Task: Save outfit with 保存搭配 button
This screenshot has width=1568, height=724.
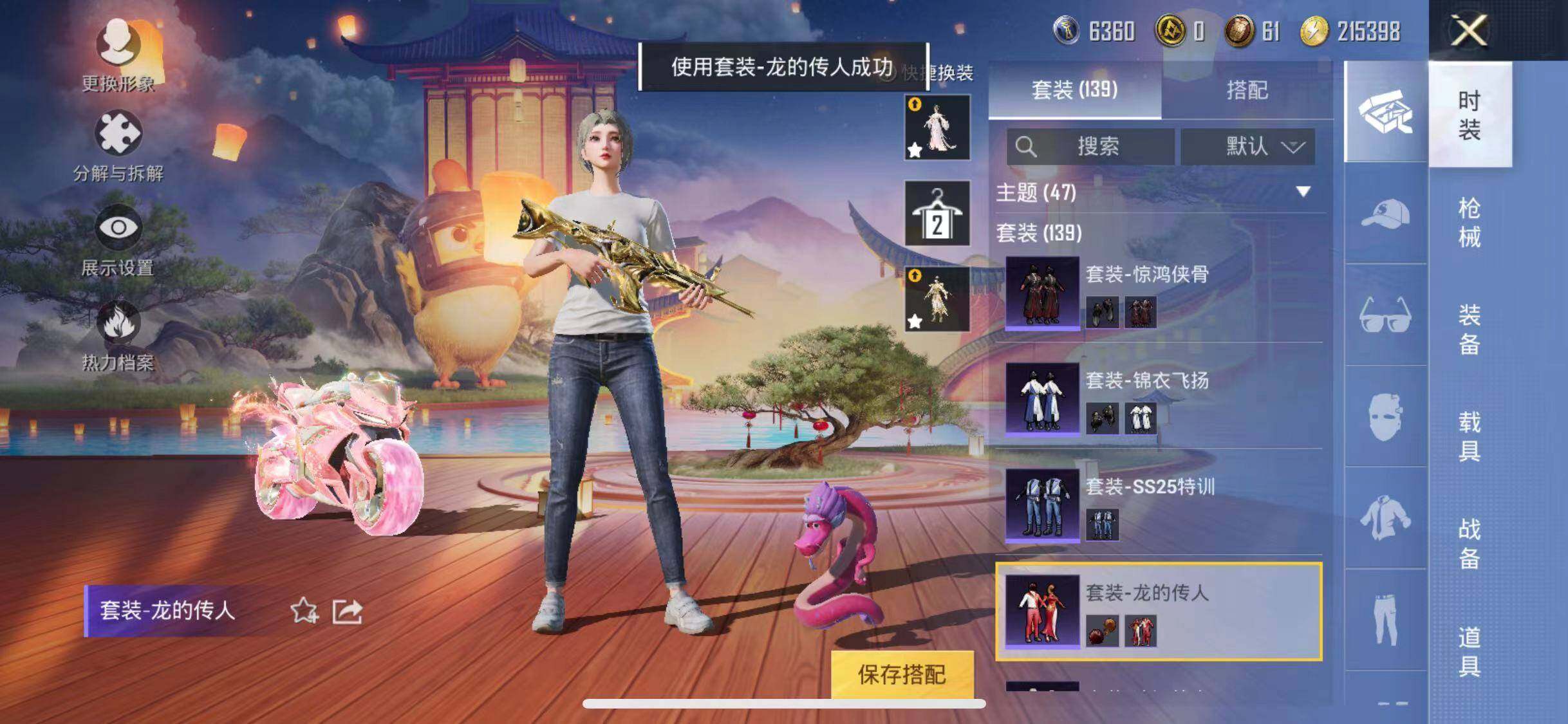Action: tap(902, 674)
